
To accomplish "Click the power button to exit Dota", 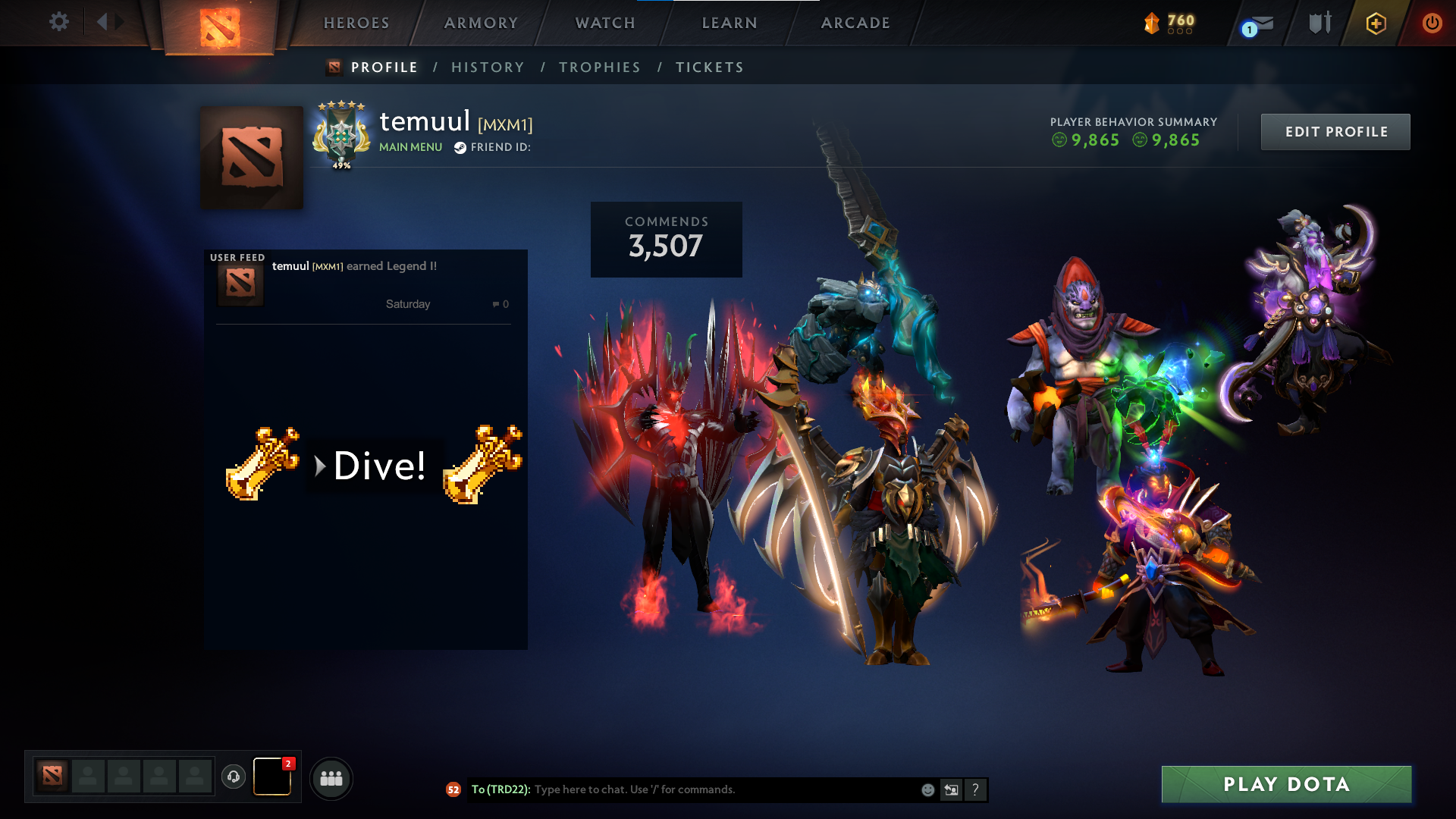I will 1432,23.
